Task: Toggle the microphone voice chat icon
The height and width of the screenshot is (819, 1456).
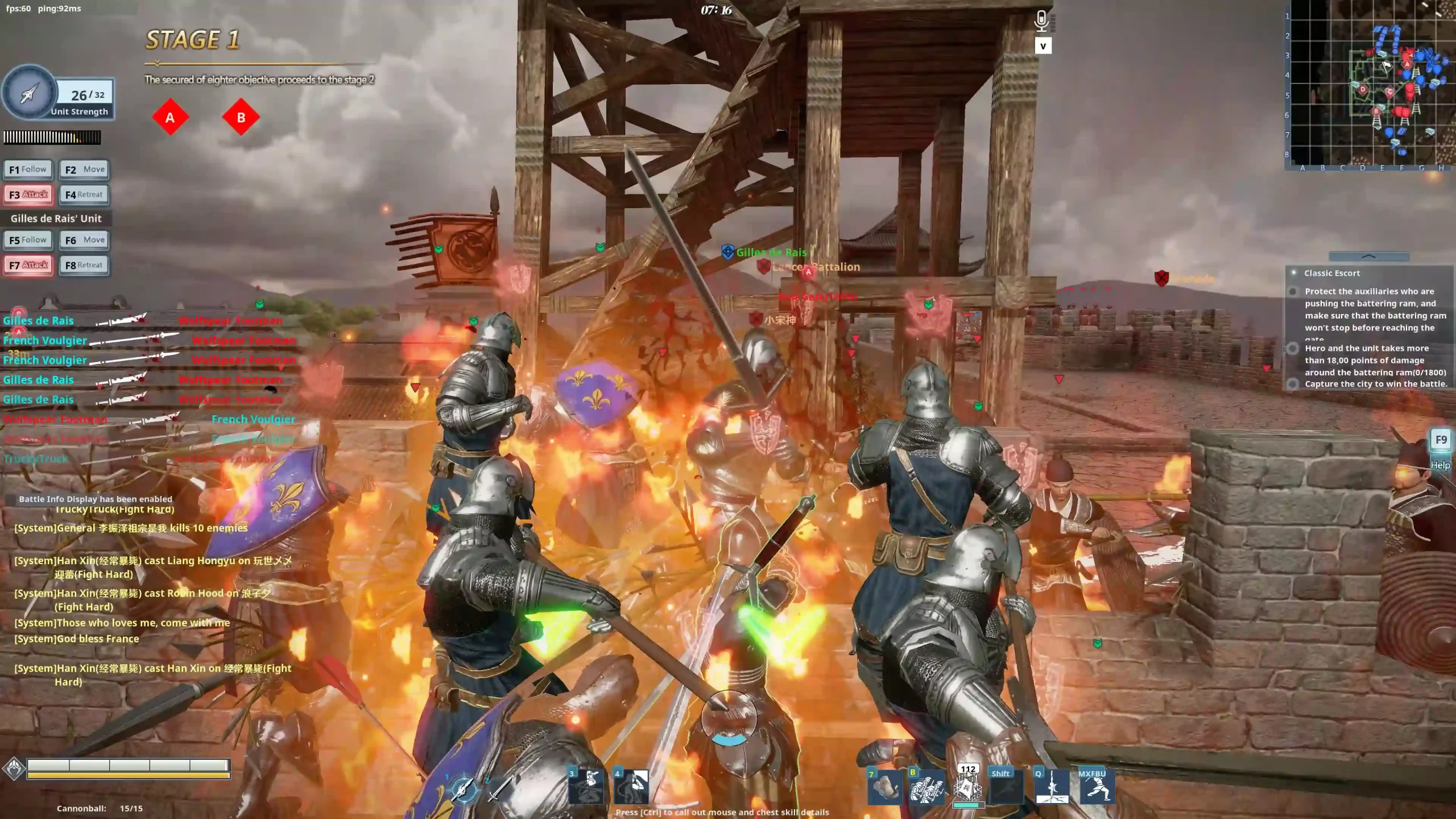Action: pyautogui.click(x=1041, y=21)
